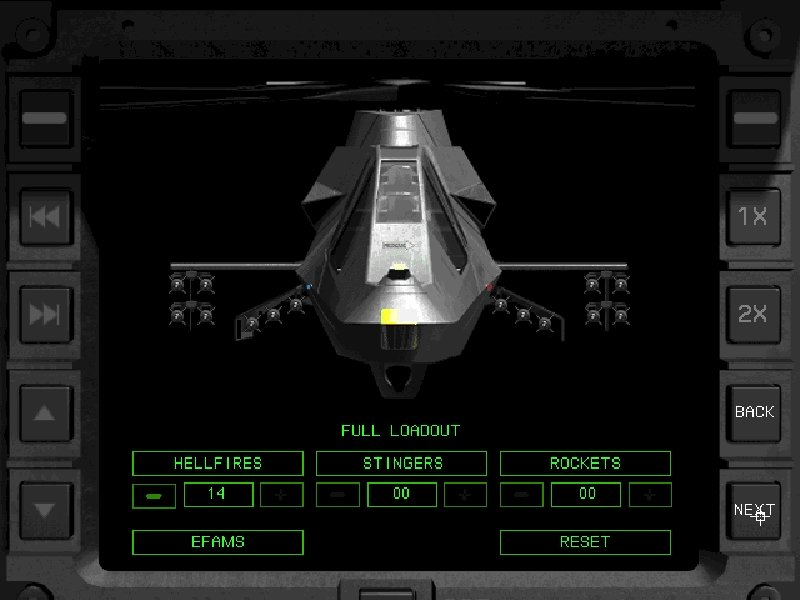Select the 2X zoom button
800x600 pixels.
point(754,313)
